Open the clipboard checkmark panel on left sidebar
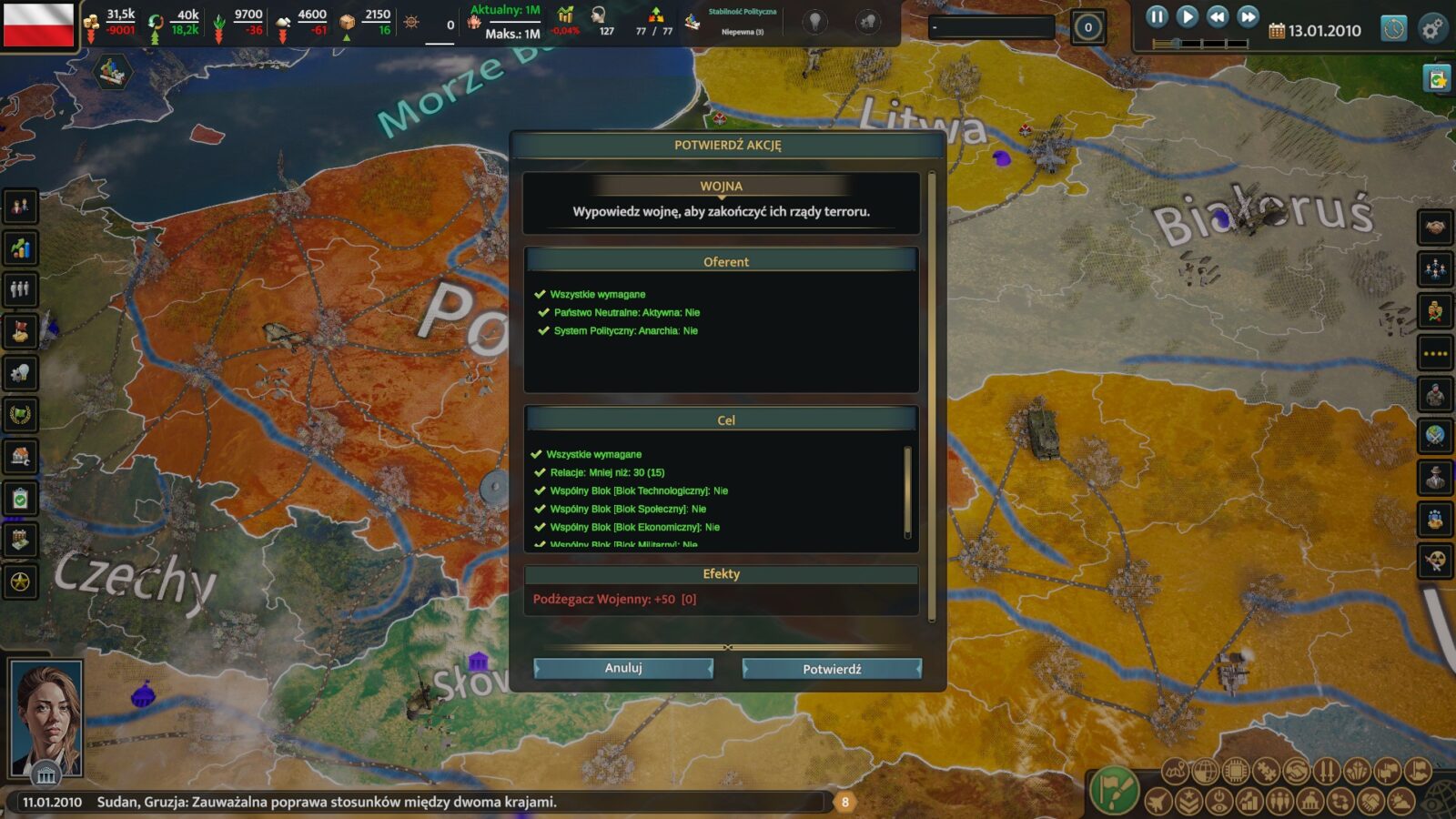The height and width of the screenshot is (819, 1456). point(20,498)
